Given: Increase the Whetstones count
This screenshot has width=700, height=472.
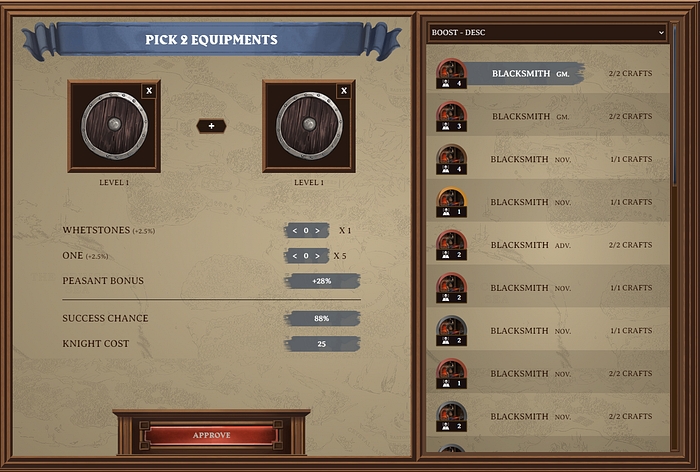Looking at the screenshot, I should tap(317, 231).
